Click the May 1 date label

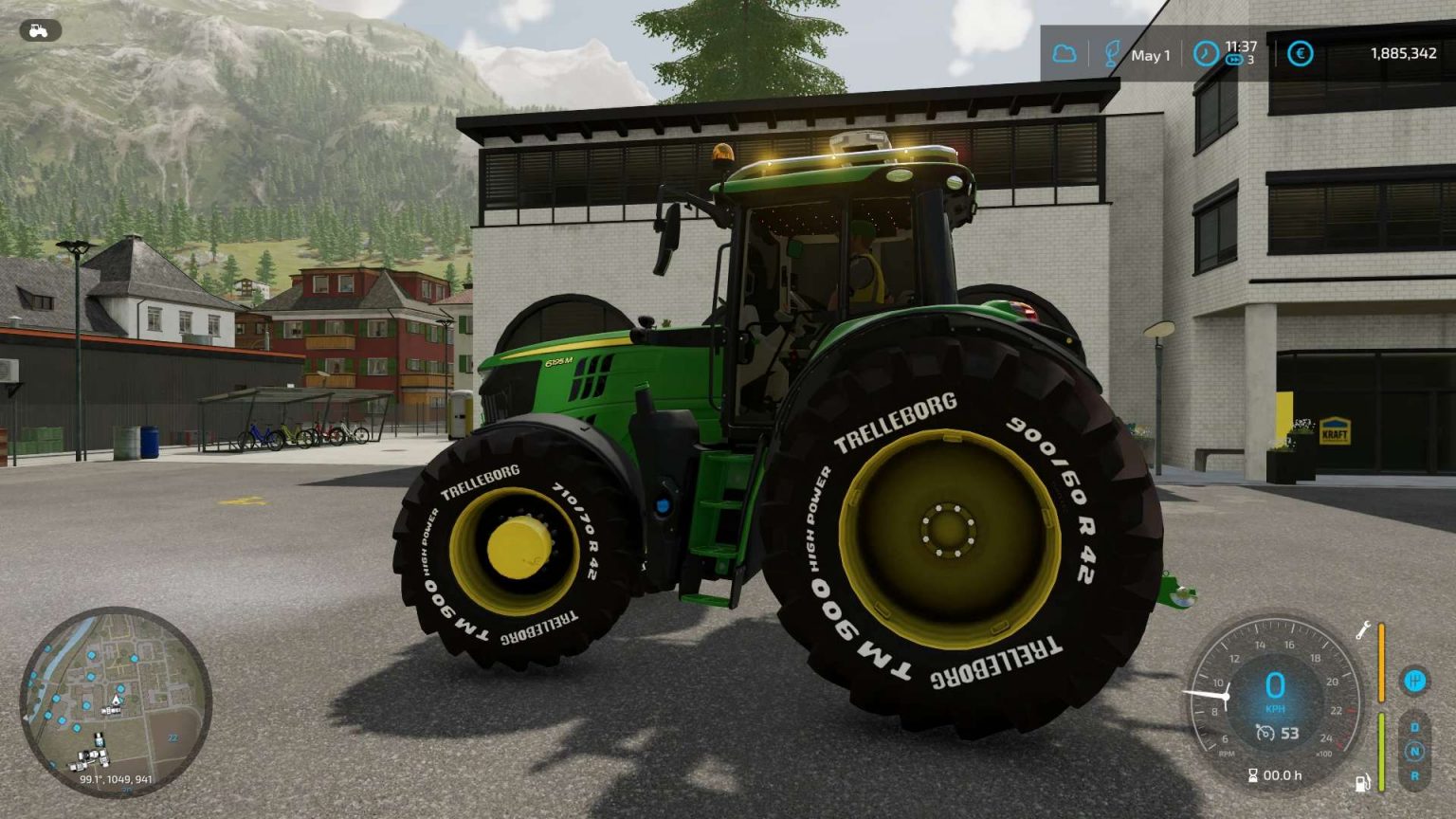(x=1151, y=56)
